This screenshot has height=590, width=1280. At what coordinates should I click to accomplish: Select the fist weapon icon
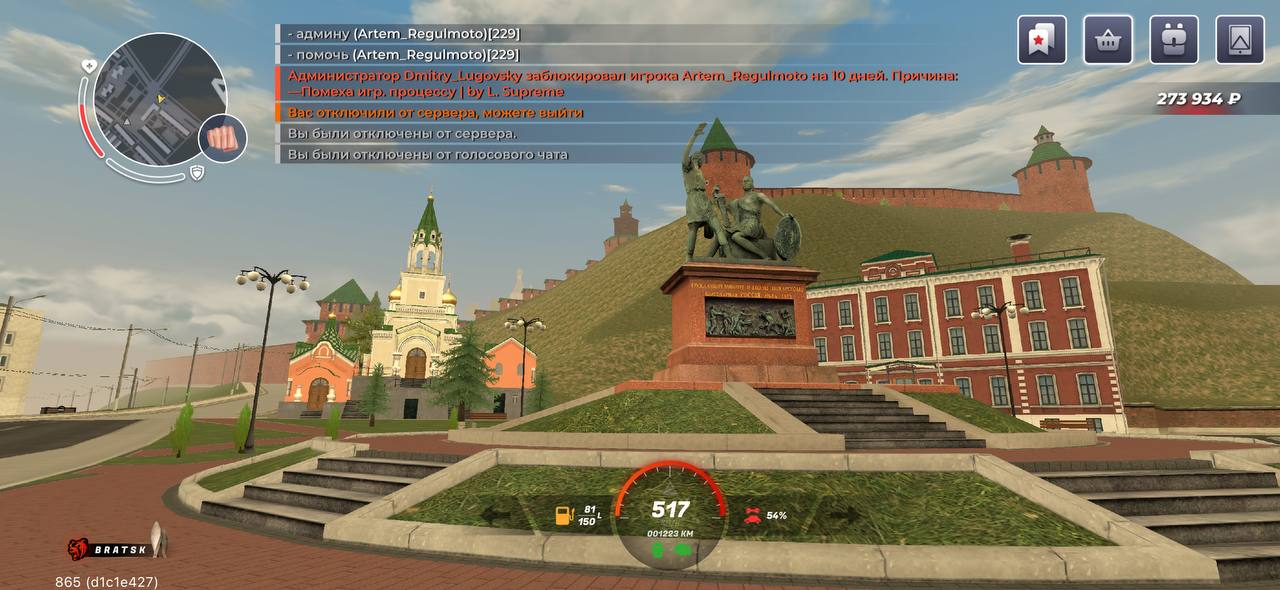[223, 138]
